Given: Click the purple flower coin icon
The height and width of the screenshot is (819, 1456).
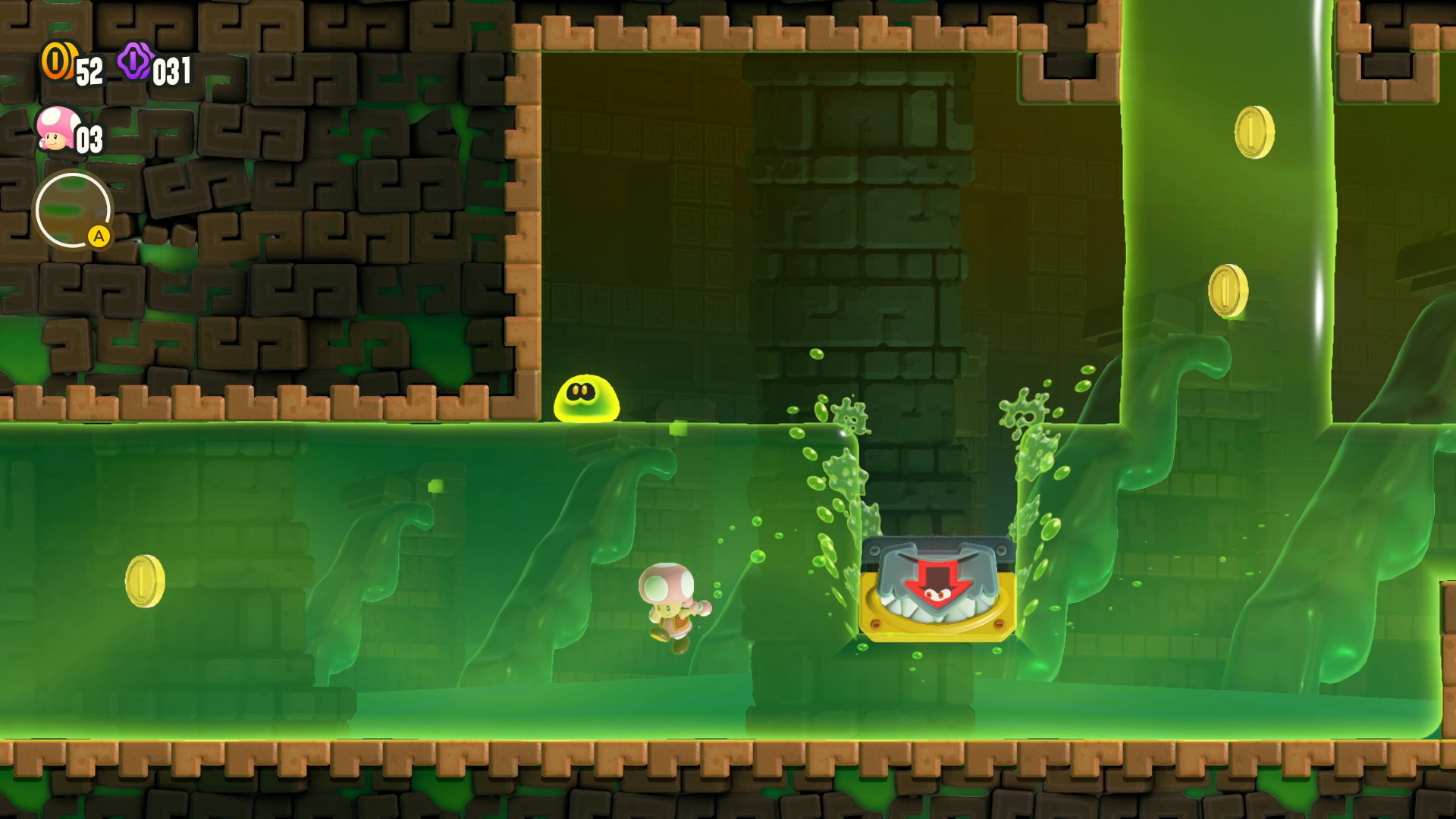Looking at the screenshot, I should coord(135,61).
